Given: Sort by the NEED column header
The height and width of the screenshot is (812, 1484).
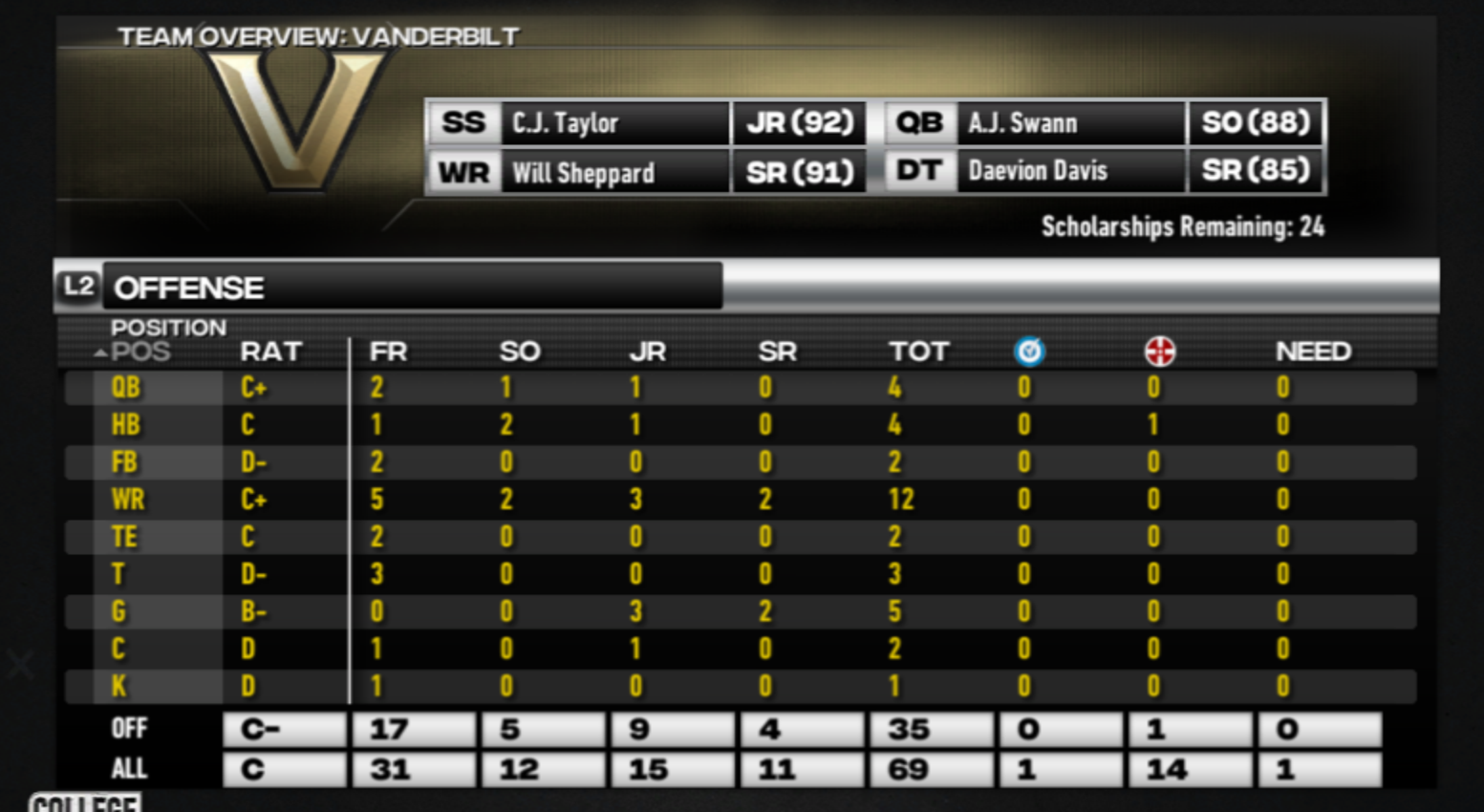Looking at the screenshot, I should click(1313, 352).
